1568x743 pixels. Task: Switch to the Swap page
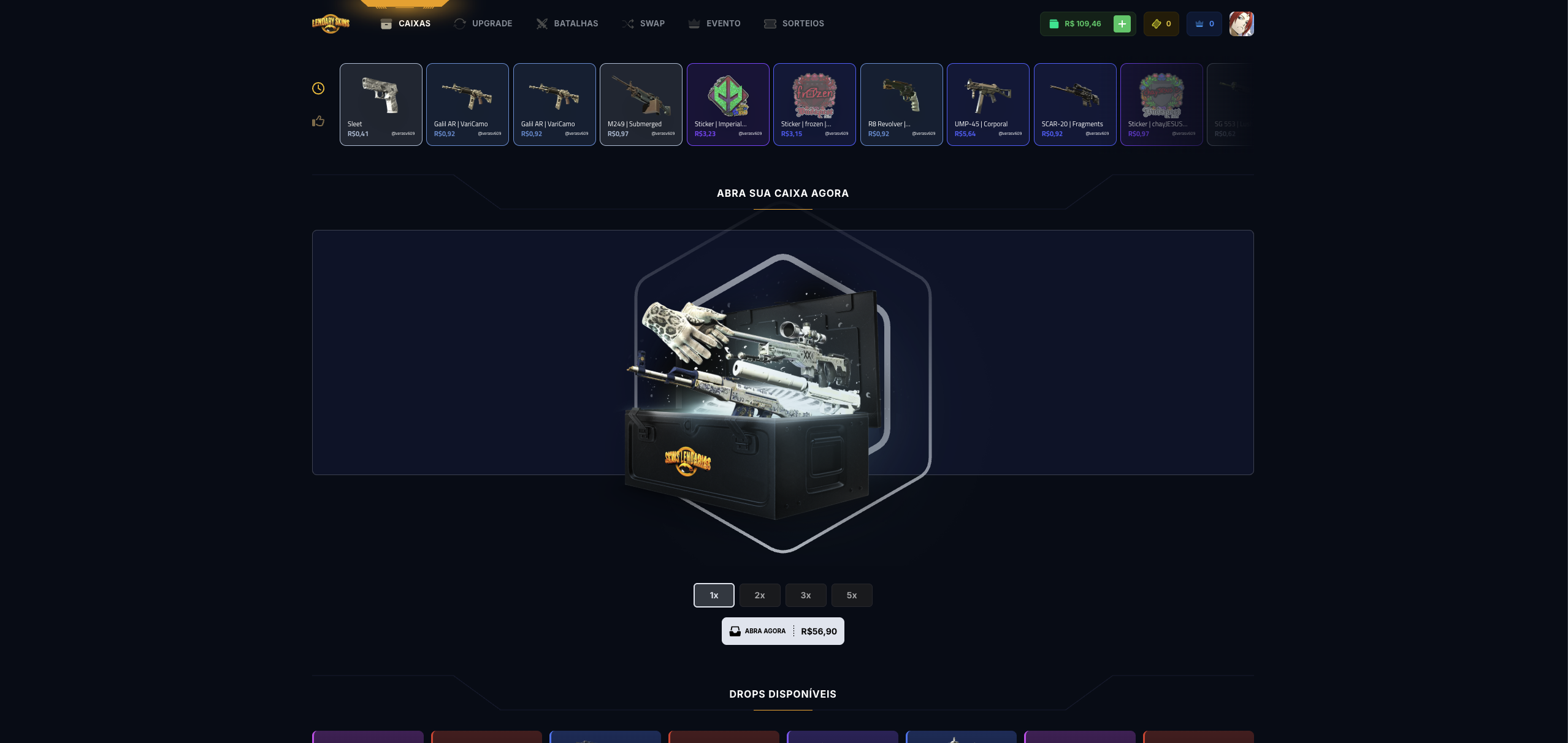[643, 23]
